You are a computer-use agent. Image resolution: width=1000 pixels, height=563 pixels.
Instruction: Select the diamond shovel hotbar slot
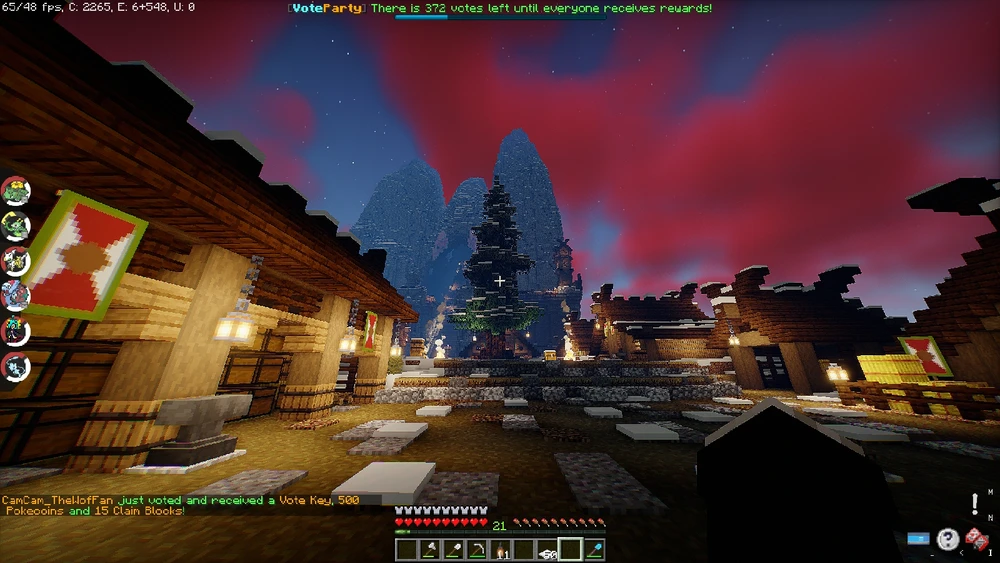click(594, 549)
